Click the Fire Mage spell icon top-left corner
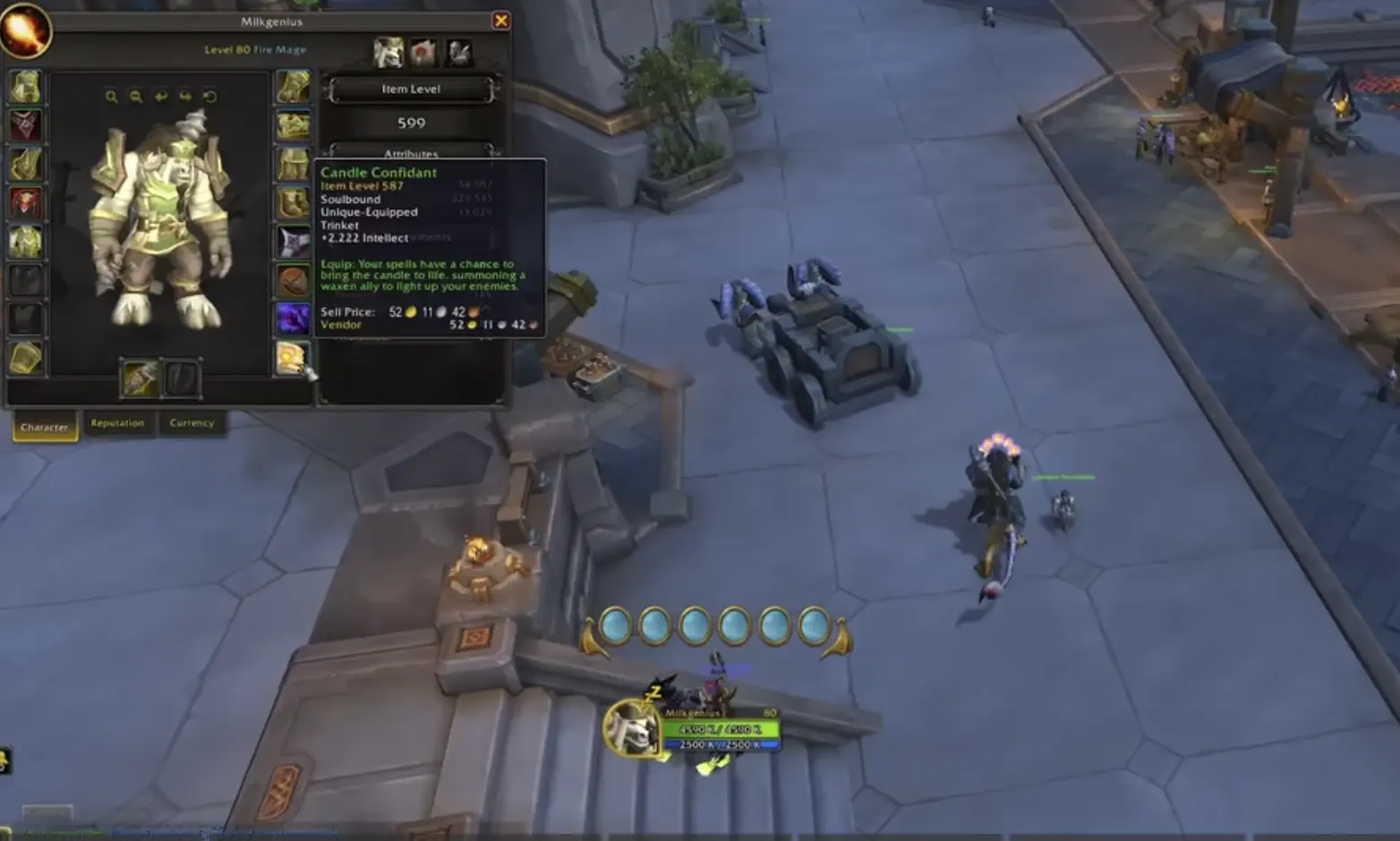This screenshot has height=841, width=1400. (27, 30)
